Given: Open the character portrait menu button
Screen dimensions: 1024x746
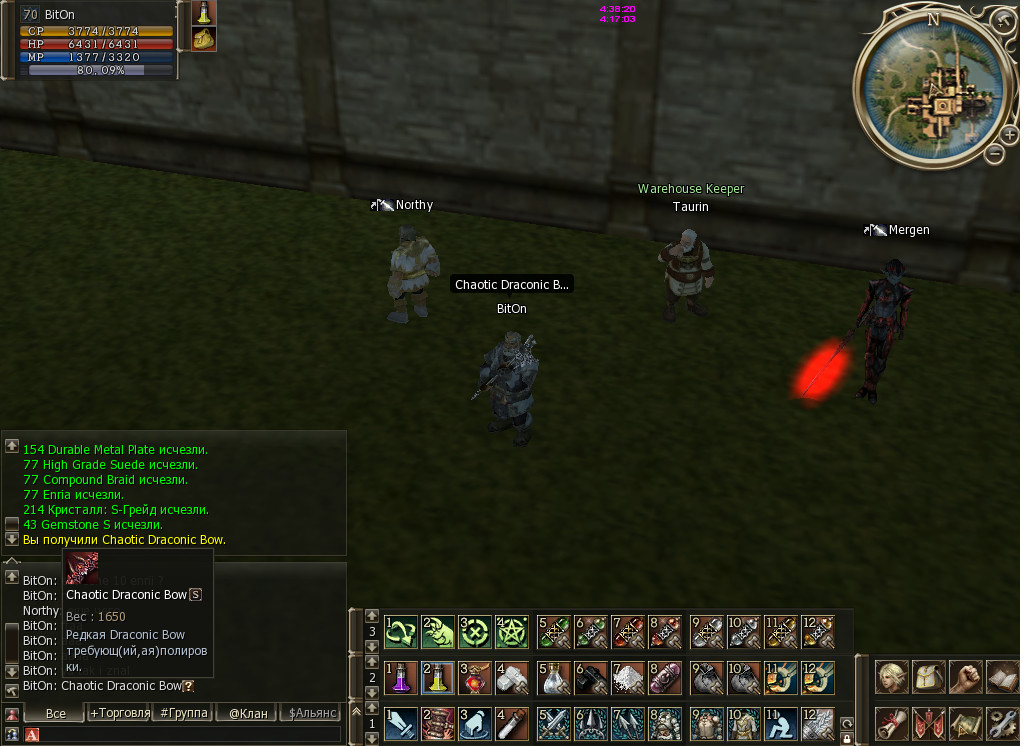Looking at the screenshot, I should click(892, 677).
